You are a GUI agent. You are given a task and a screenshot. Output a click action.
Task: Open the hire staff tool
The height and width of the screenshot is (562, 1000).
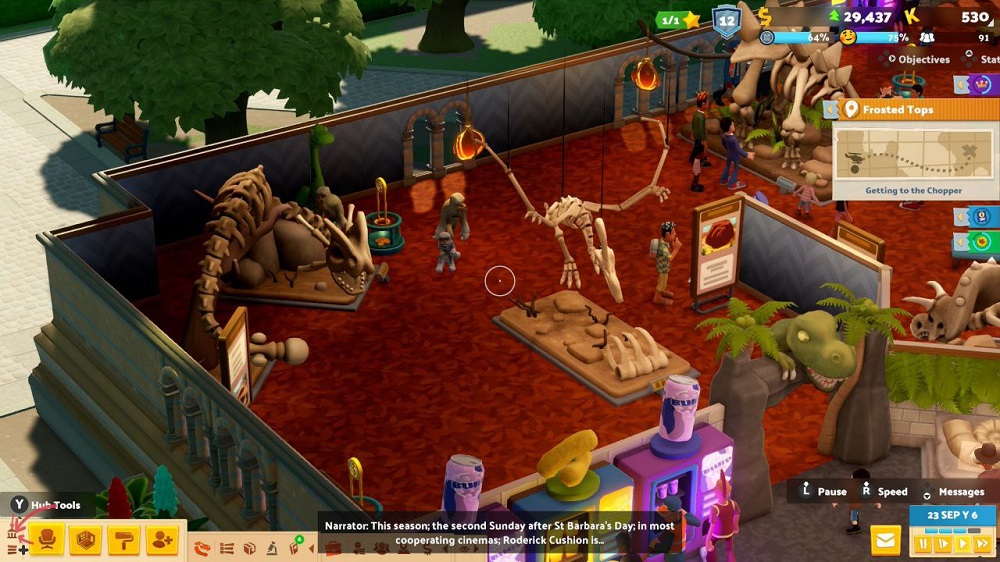161,540
